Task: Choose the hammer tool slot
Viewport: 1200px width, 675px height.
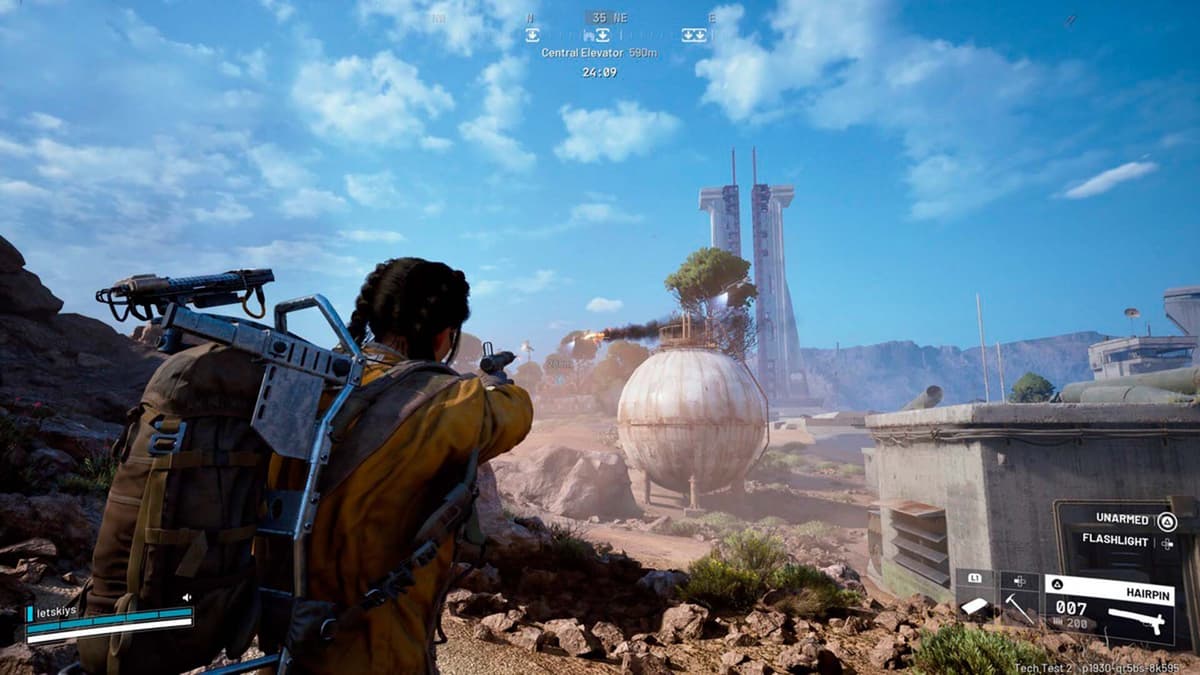Action: 1018,604
